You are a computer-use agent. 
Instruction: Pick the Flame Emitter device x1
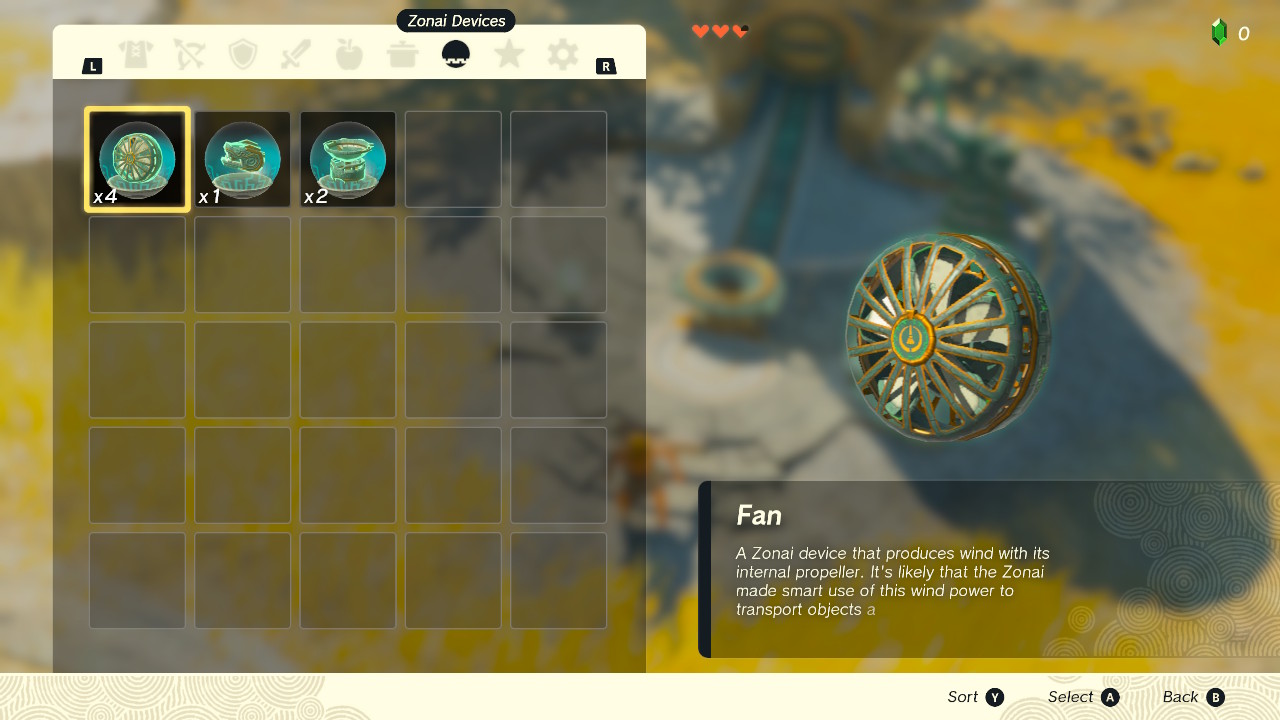(242, 158)
